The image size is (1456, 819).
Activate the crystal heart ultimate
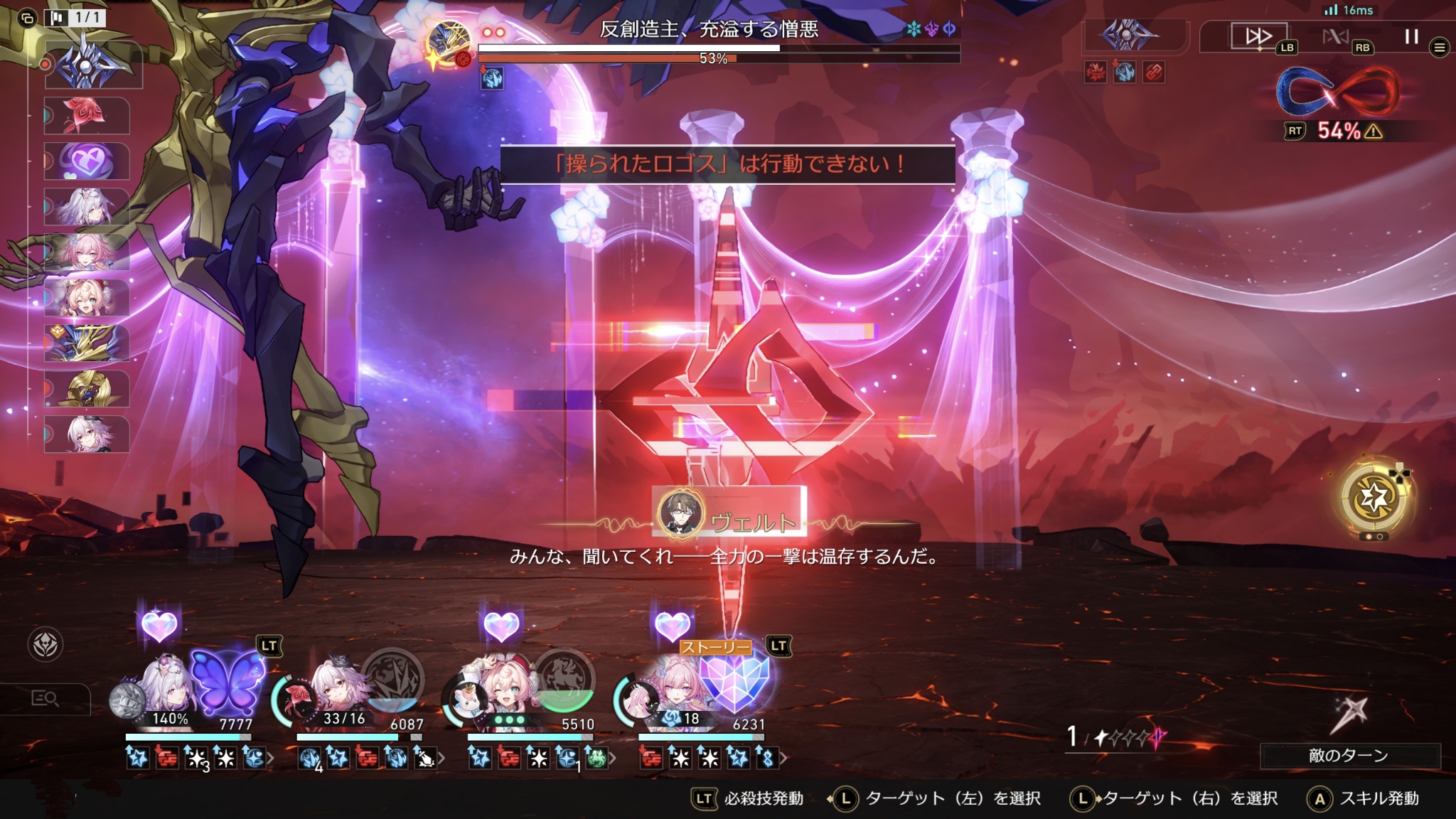click(x=735, y=680)
